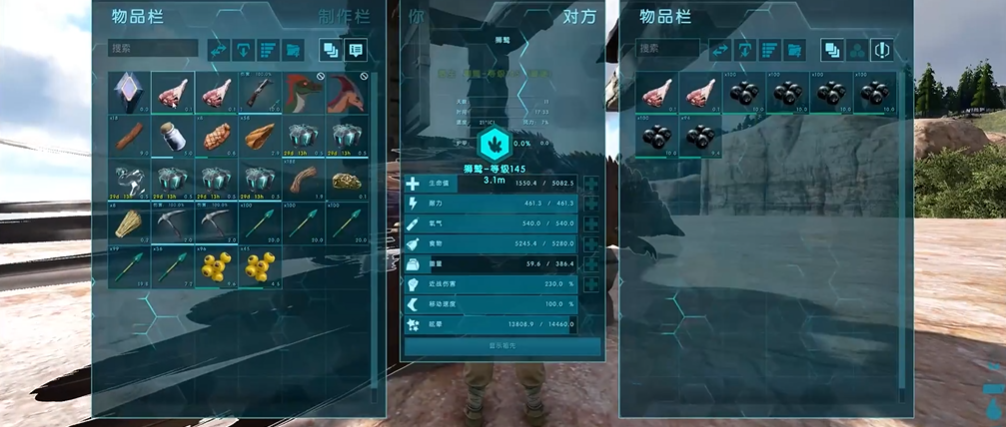The image size is (1006, 427).
Task: Select the thatch bundle slot
Action: [129, 221]
